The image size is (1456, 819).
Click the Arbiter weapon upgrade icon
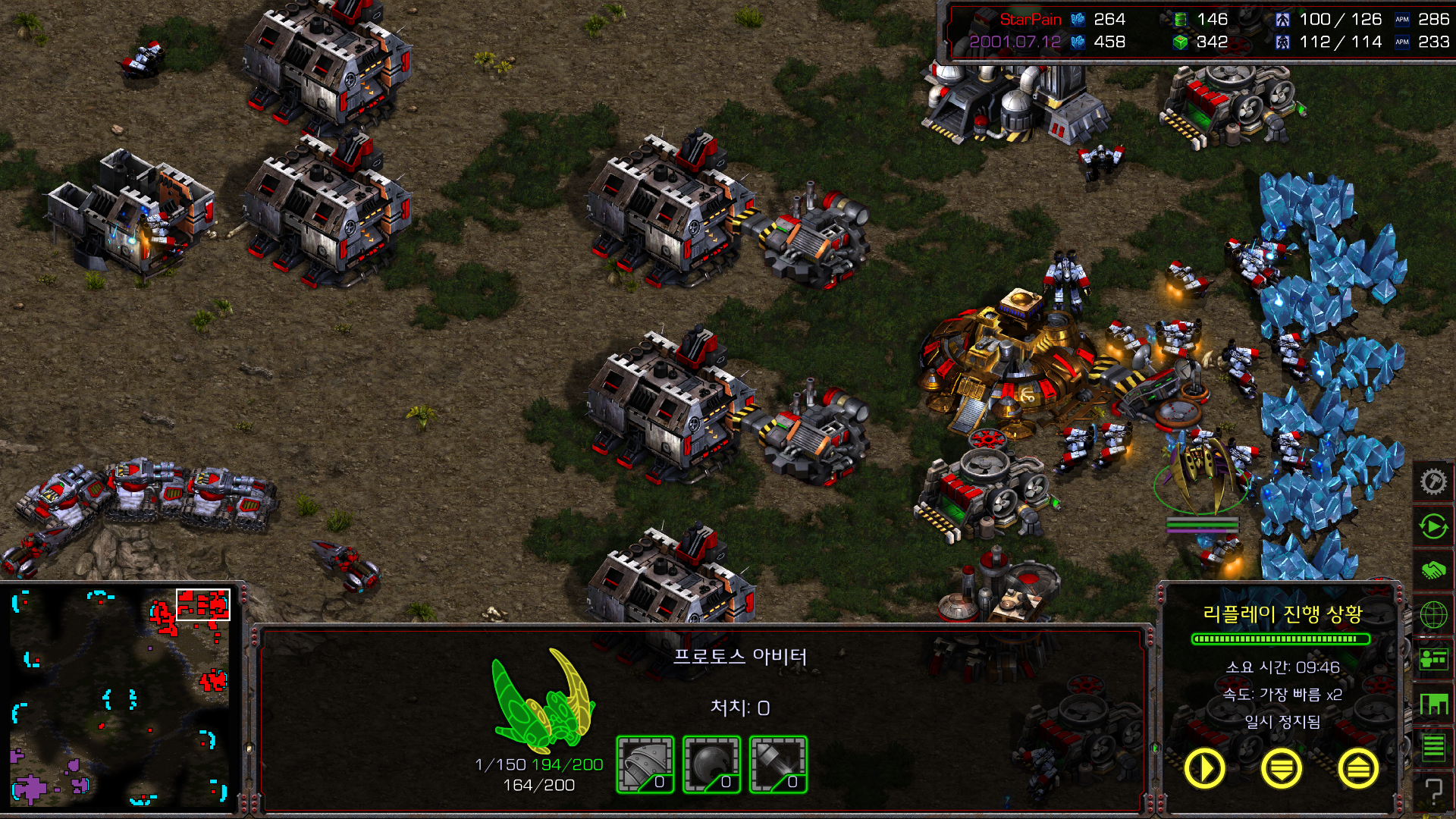(x=778, y=764)
